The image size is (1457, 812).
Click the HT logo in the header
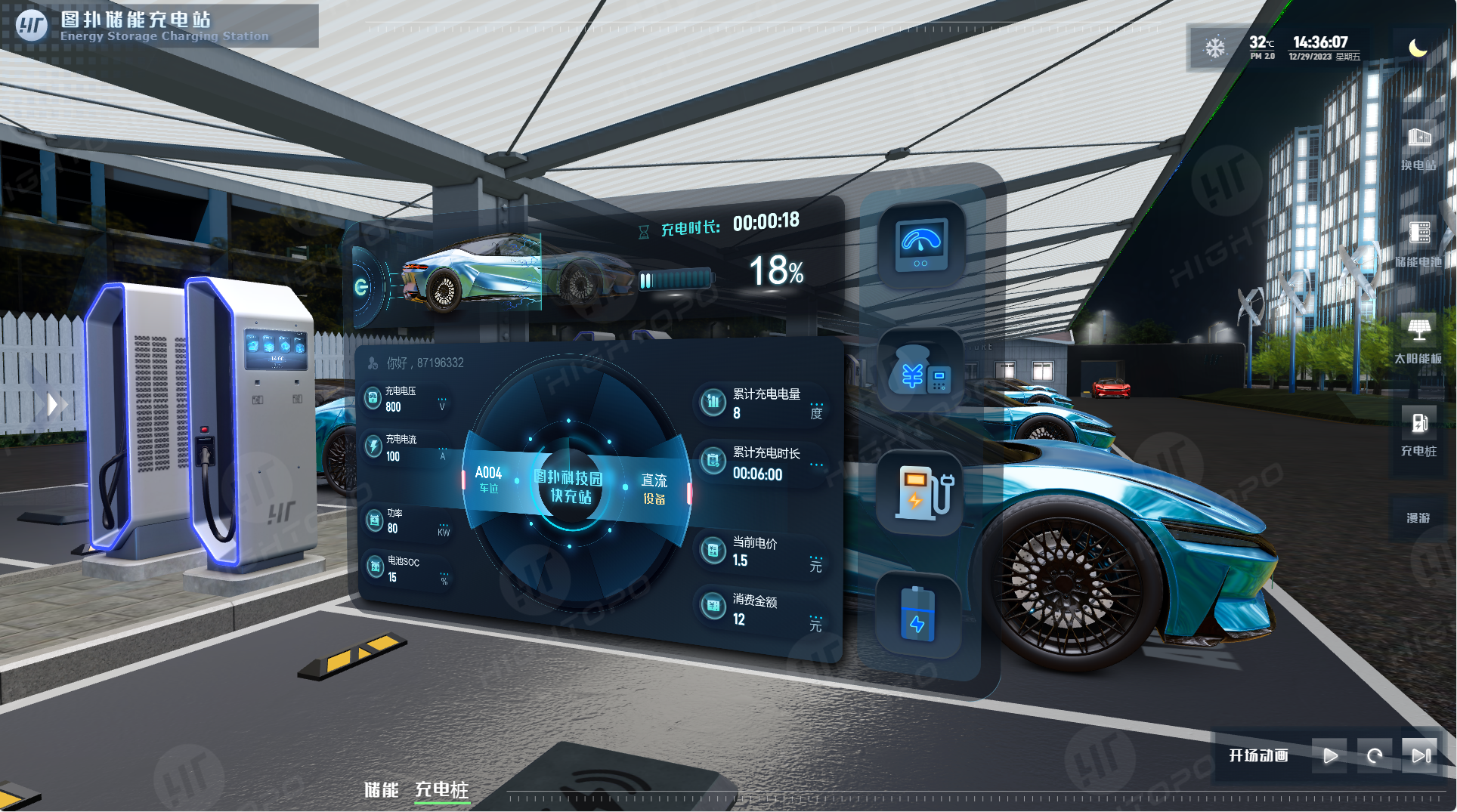32,26
